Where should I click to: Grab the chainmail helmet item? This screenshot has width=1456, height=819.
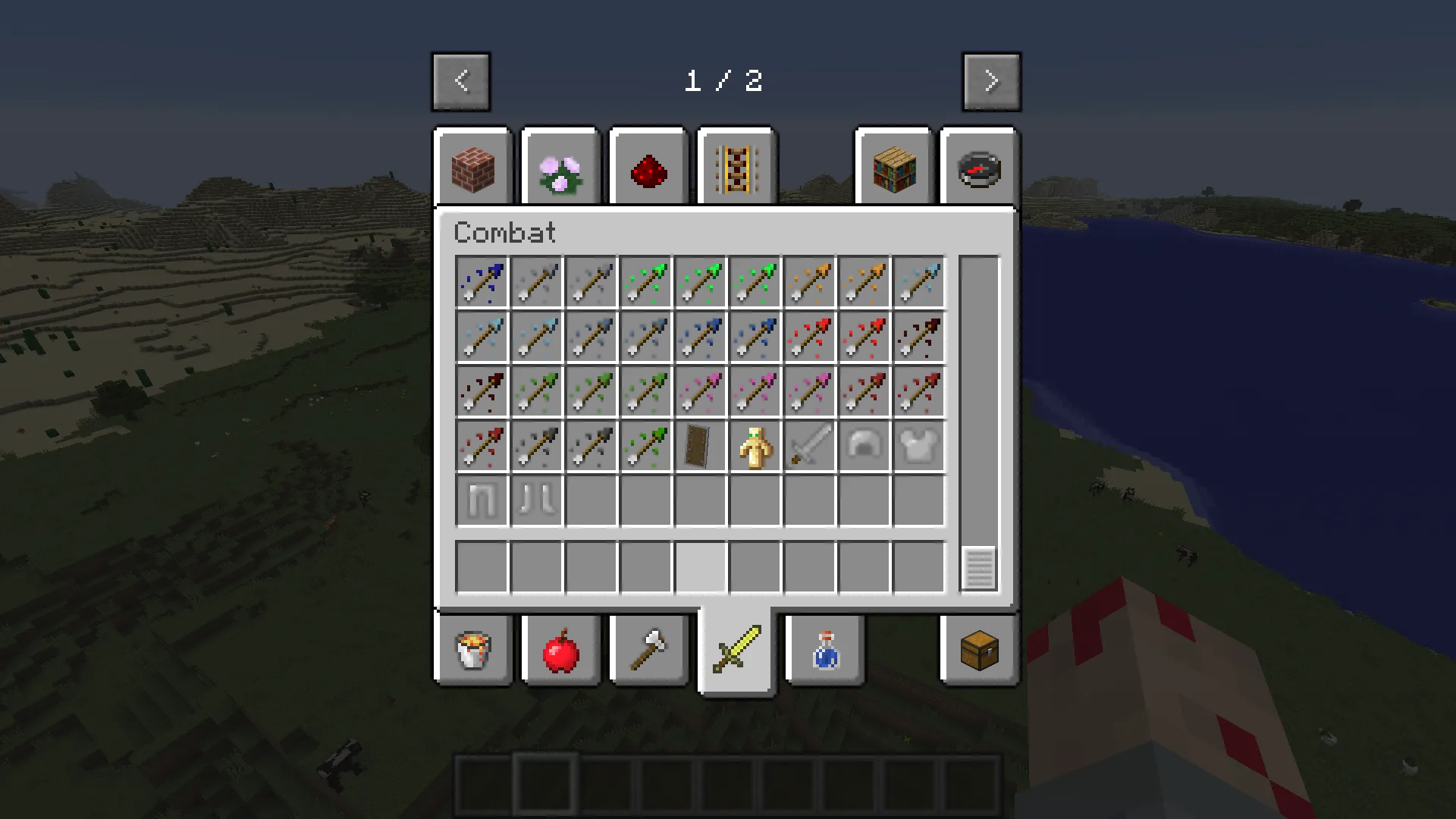[864, 446]
